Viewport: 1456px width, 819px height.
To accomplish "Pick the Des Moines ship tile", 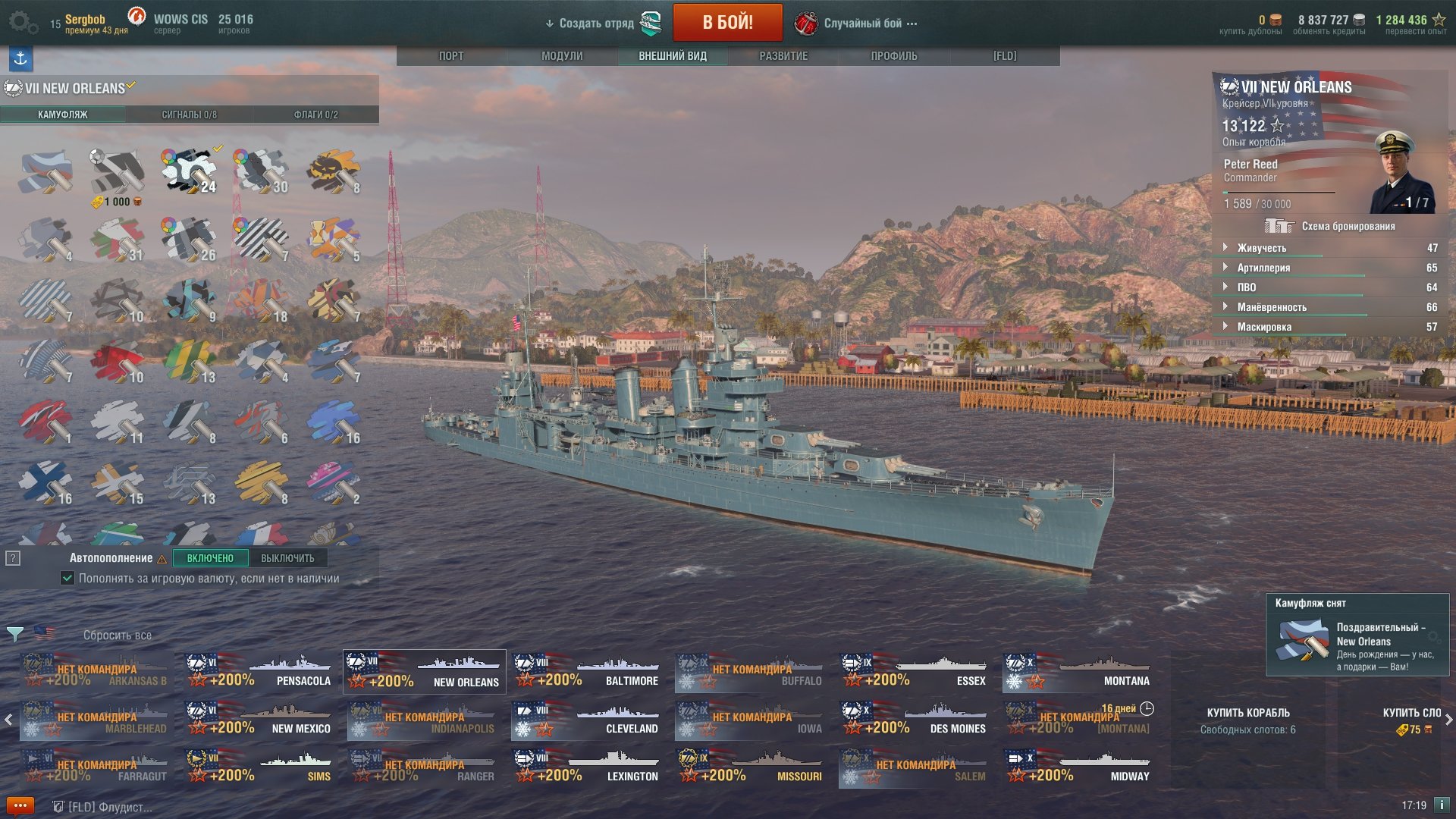I will (915, 719).
